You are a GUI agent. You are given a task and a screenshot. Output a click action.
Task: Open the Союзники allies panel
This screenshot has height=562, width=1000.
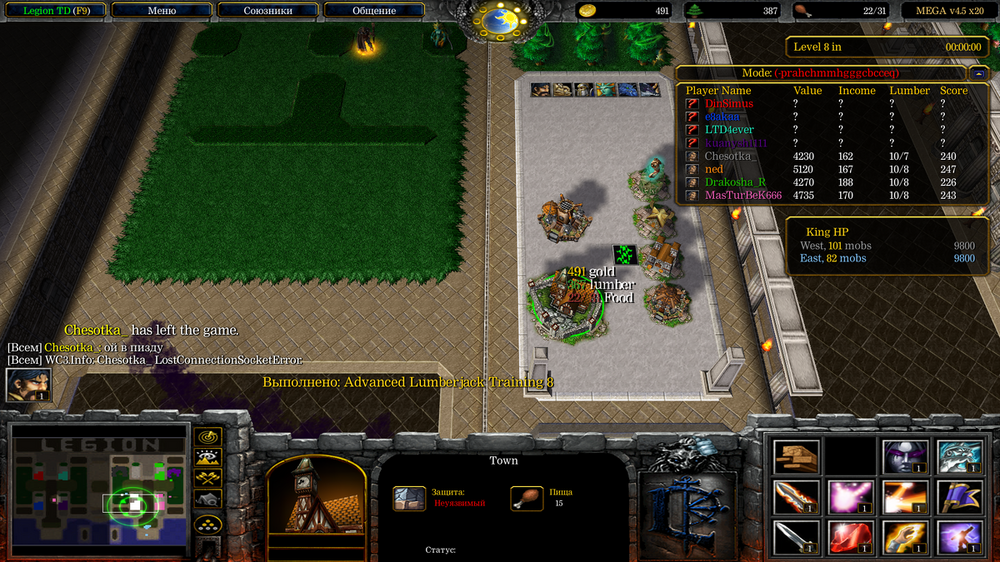tap(267, 11)
